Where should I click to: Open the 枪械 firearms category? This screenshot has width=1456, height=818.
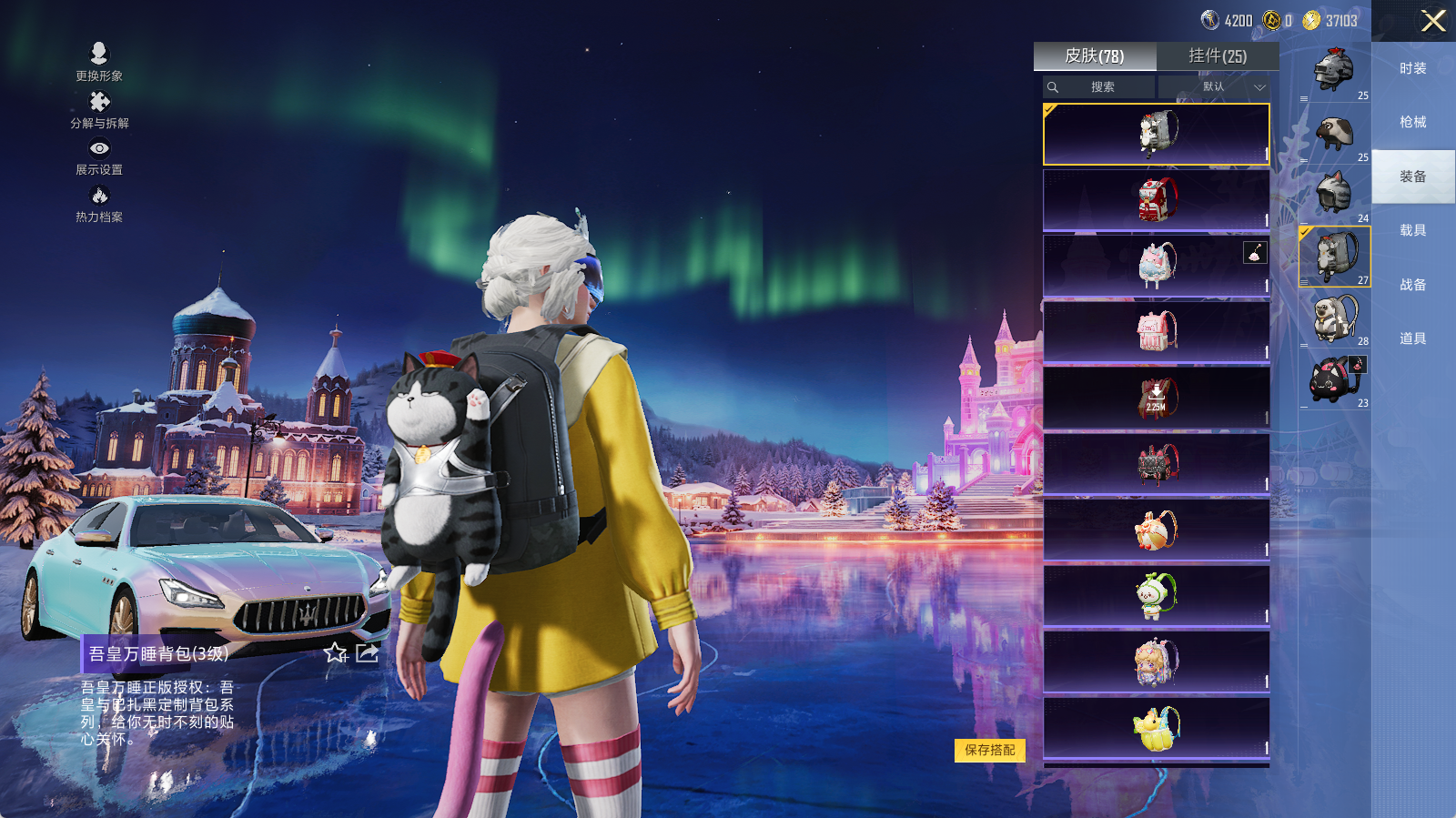click(x=1412, y=122)
